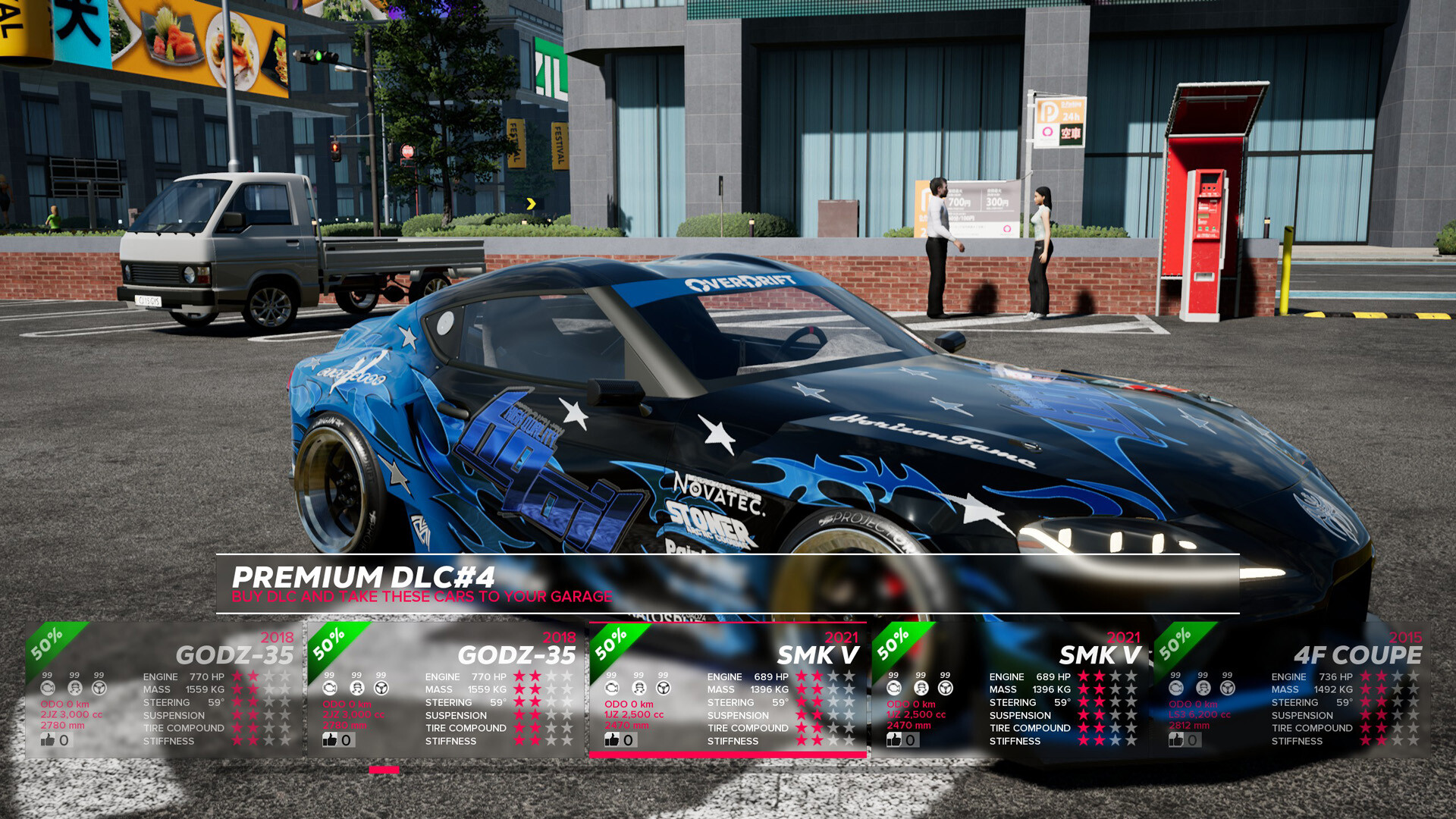Toggle the thumbs-up like on the highlighted SMK V card
Viewport: 1456px width, 819px height.
point(611,739)
